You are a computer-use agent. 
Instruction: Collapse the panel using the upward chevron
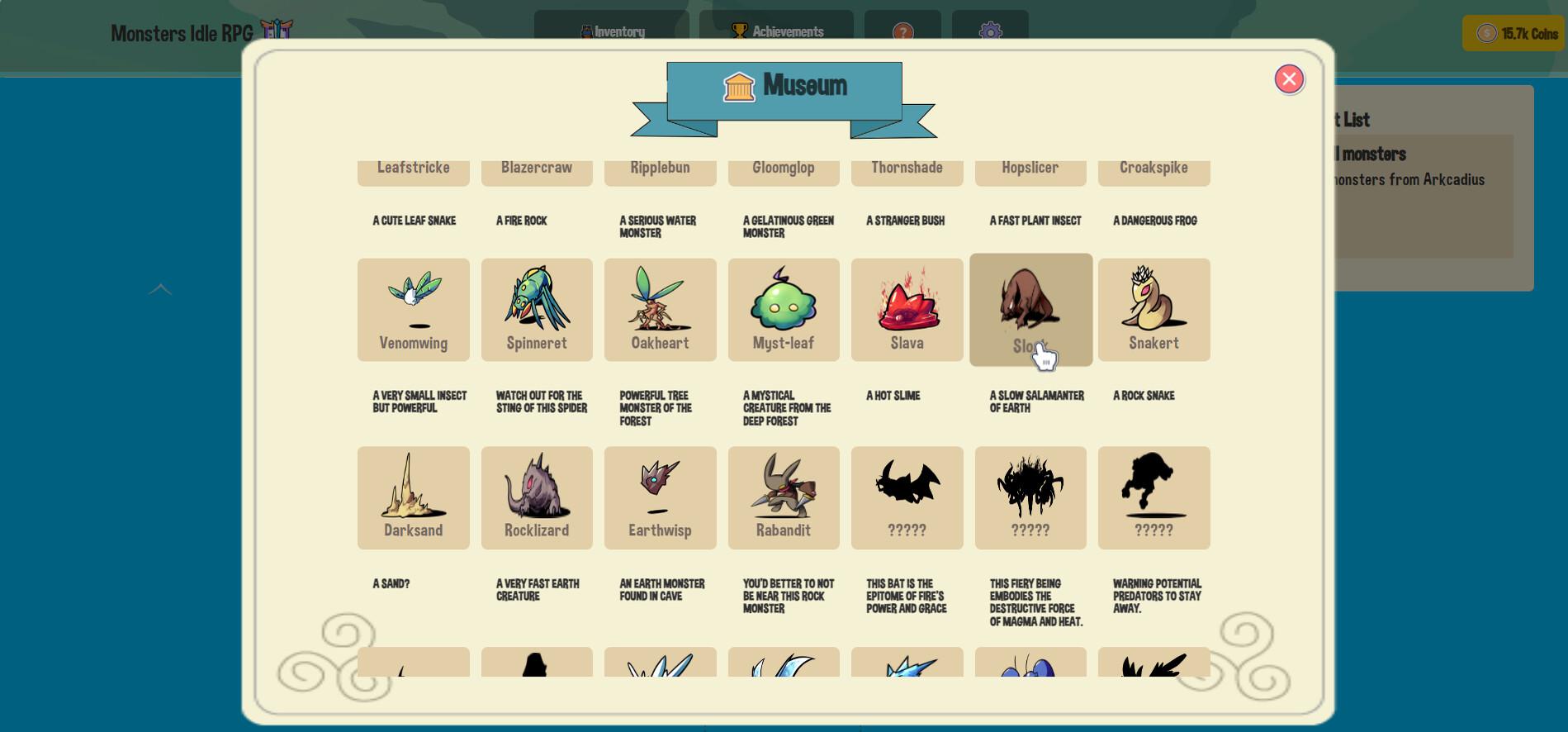coord(159,289)
